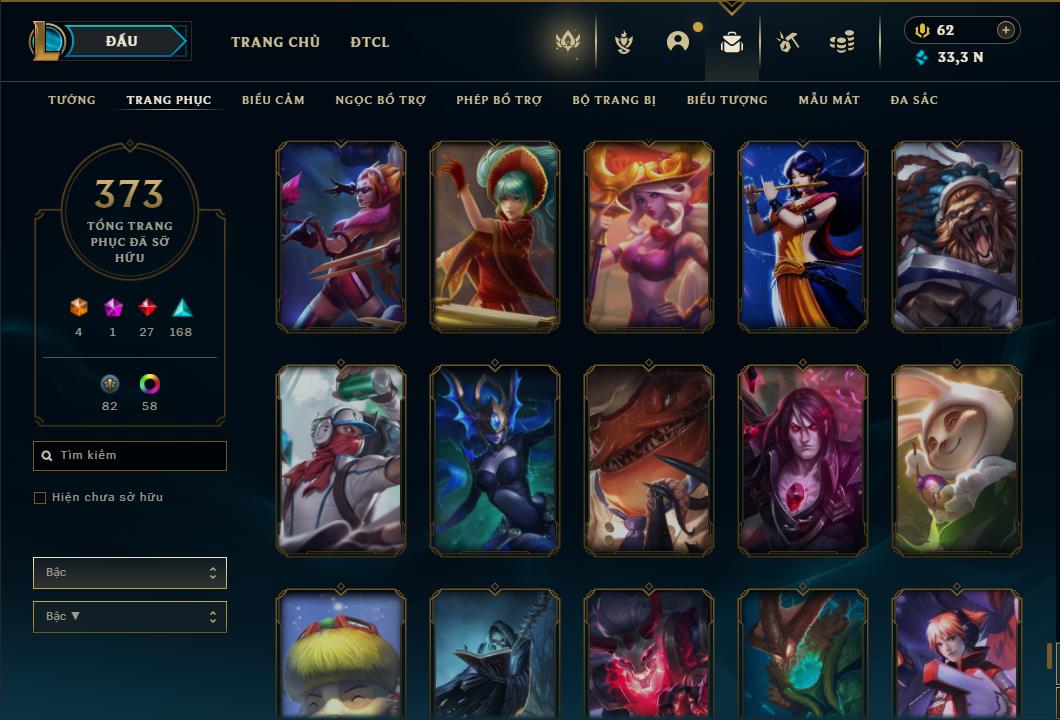Select the BIỂU CẢM tab
This screenshot has width=1060, height=720.
tap(273, 100)
